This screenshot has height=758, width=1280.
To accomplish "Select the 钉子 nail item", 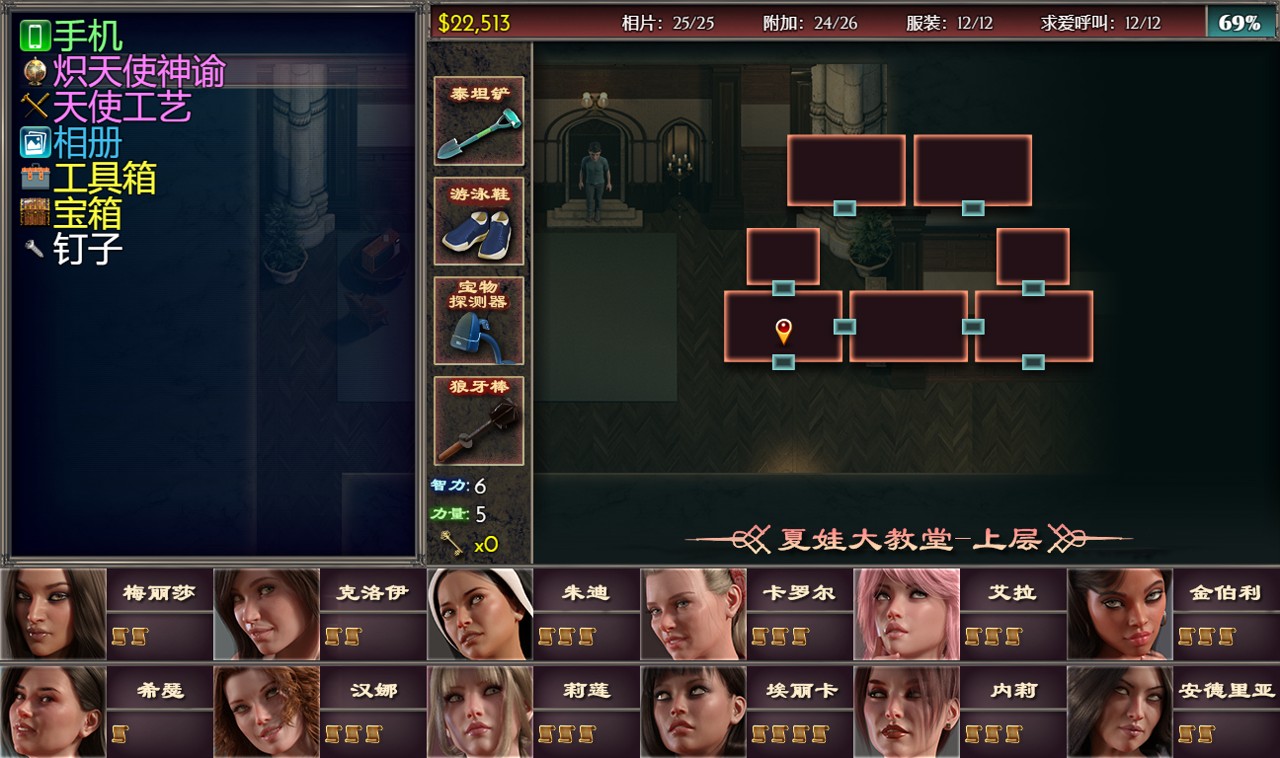I will [87, 248].
